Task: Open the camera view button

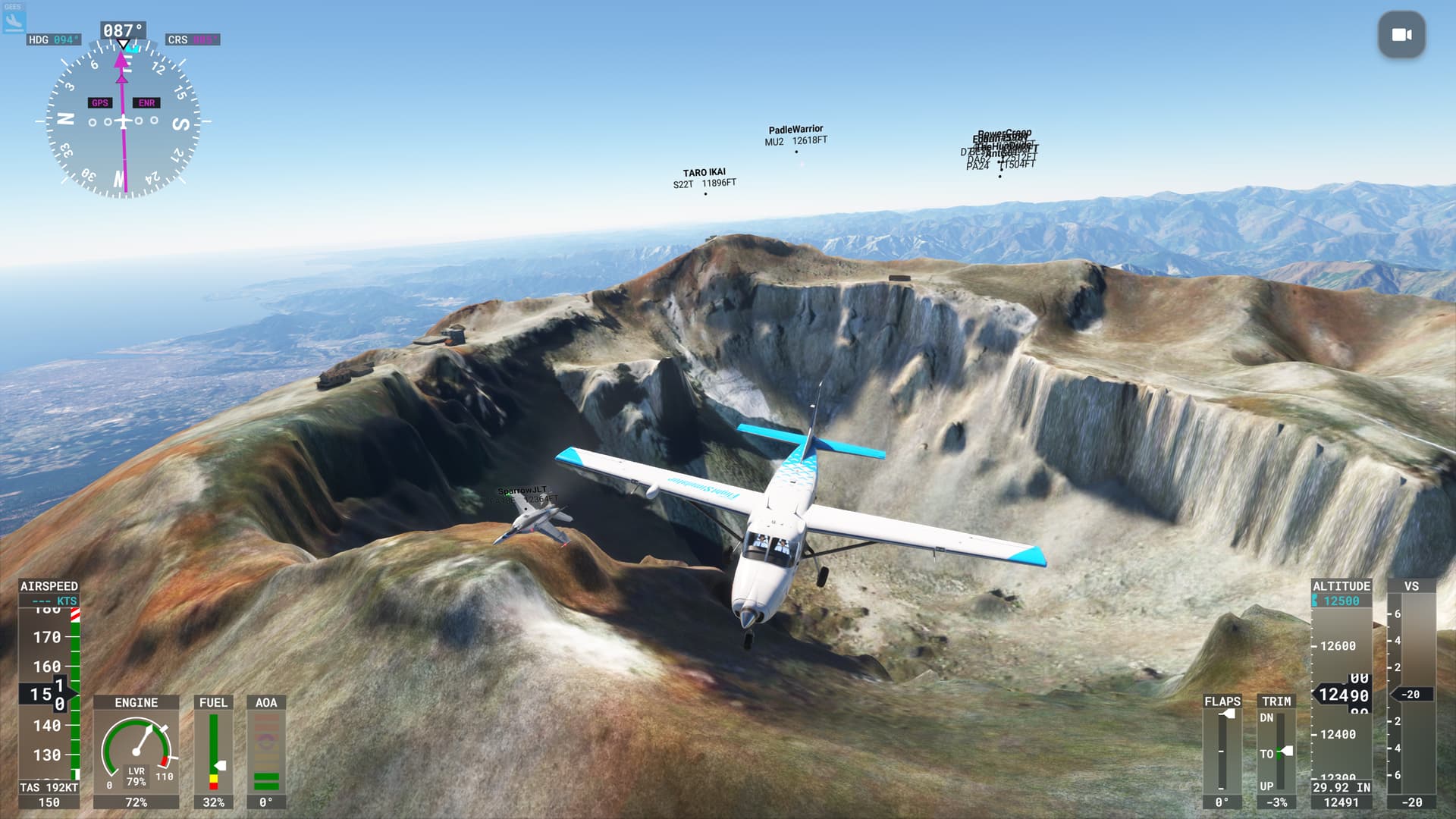Action: pos(1401,35)
